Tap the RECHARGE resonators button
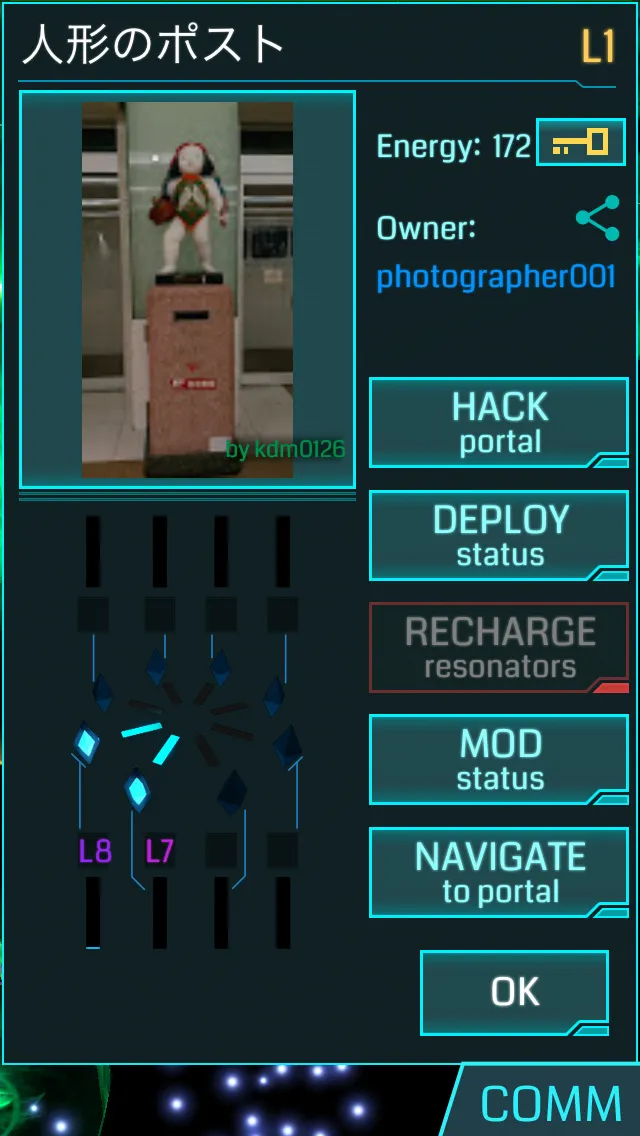 (499, 647)
